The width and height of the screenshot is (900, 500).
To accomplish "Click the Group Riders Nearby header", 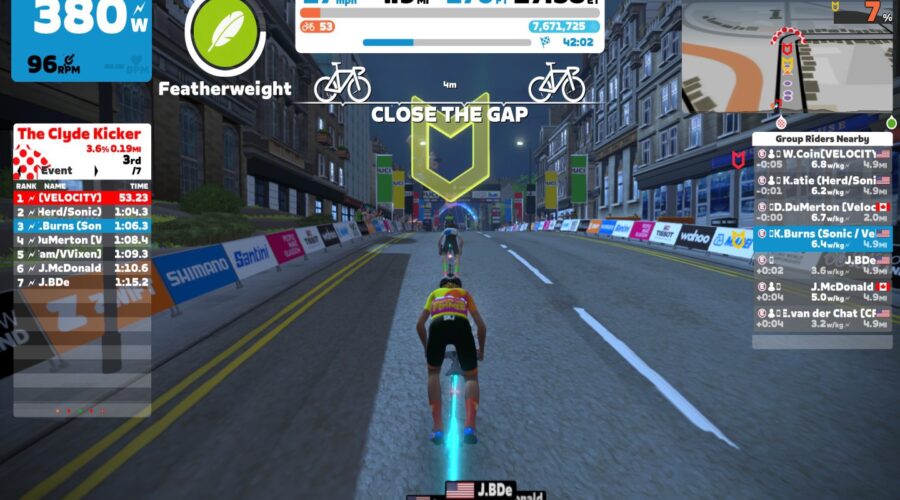I will tap(822, 139).
